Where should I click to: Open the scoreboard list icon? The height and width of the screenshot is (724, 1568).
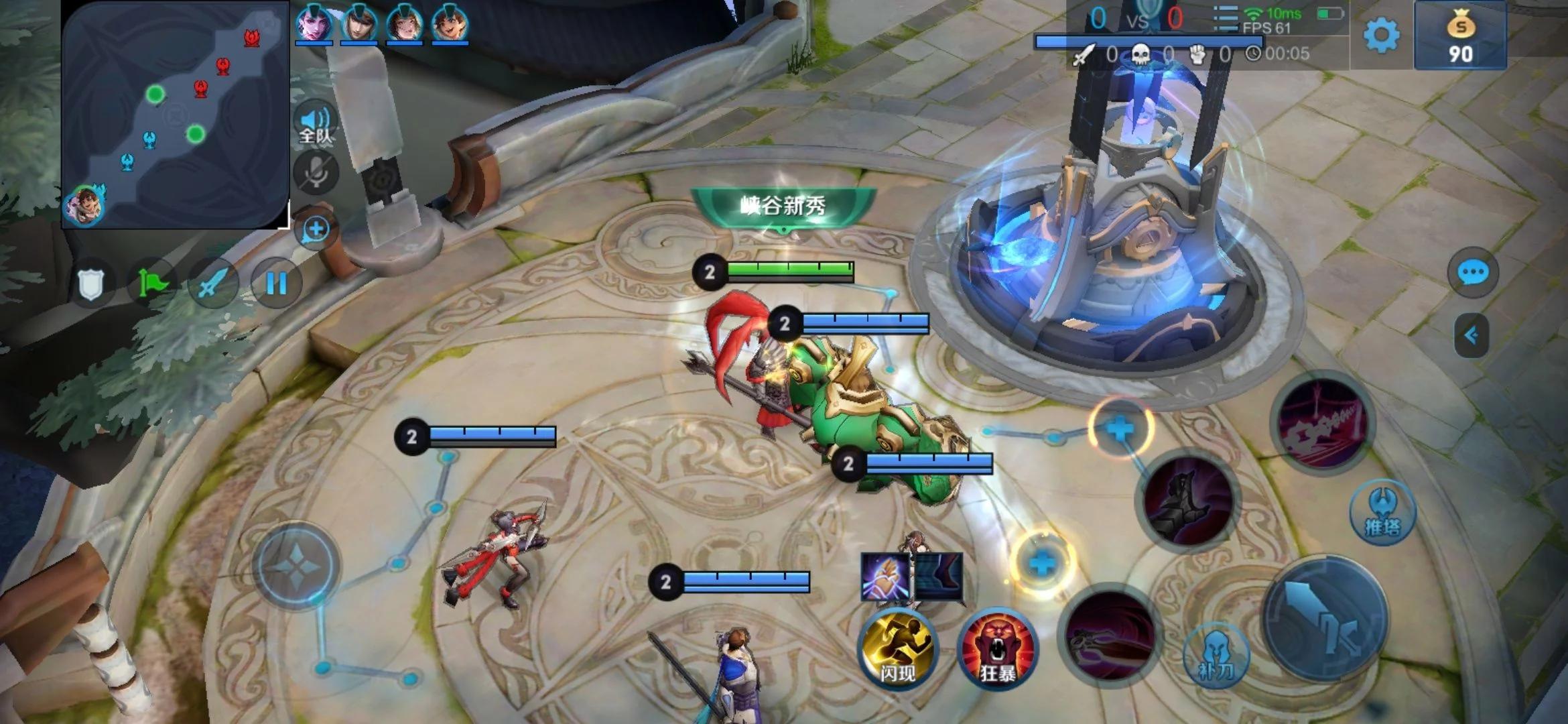[x=1226, y=19]
